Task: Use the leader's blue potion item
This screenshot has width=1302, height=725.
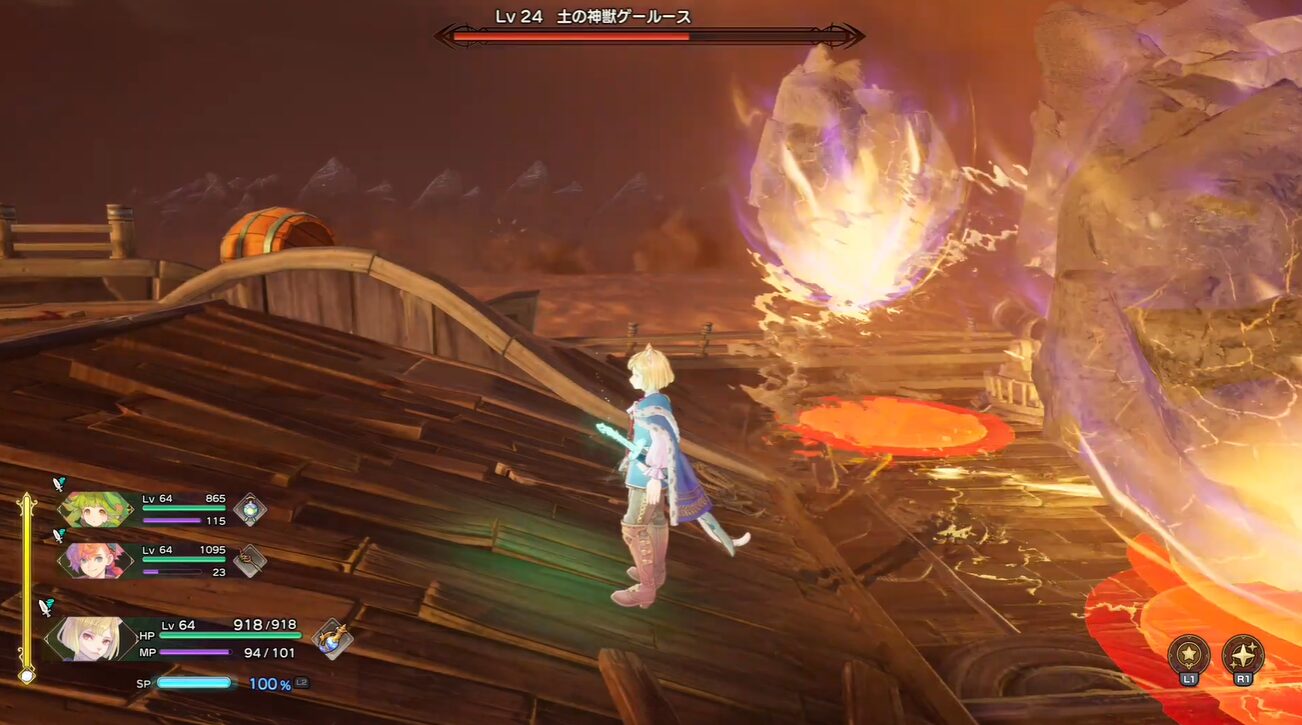Action: coord(331,638)
